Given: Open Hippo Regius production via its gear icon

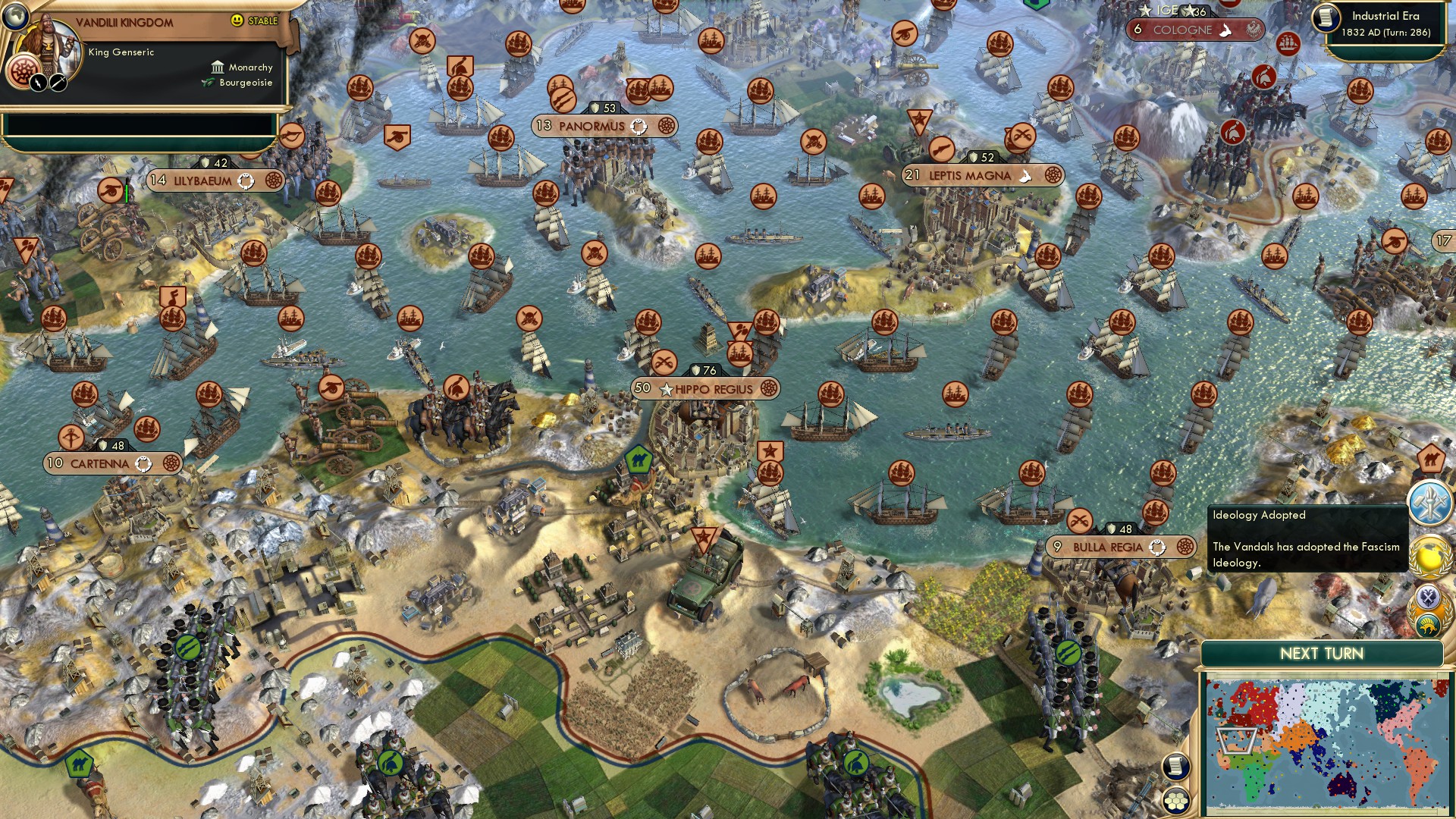Looking at the screenshot, I should [x=770, y=388].
